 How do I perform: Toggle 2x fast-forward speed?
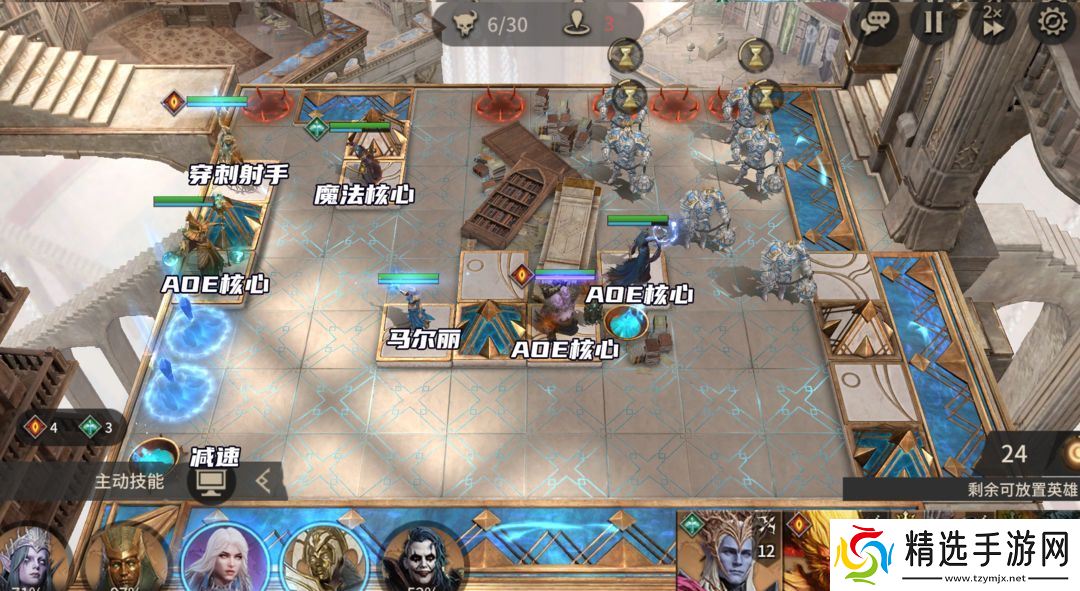pos(993,22)
